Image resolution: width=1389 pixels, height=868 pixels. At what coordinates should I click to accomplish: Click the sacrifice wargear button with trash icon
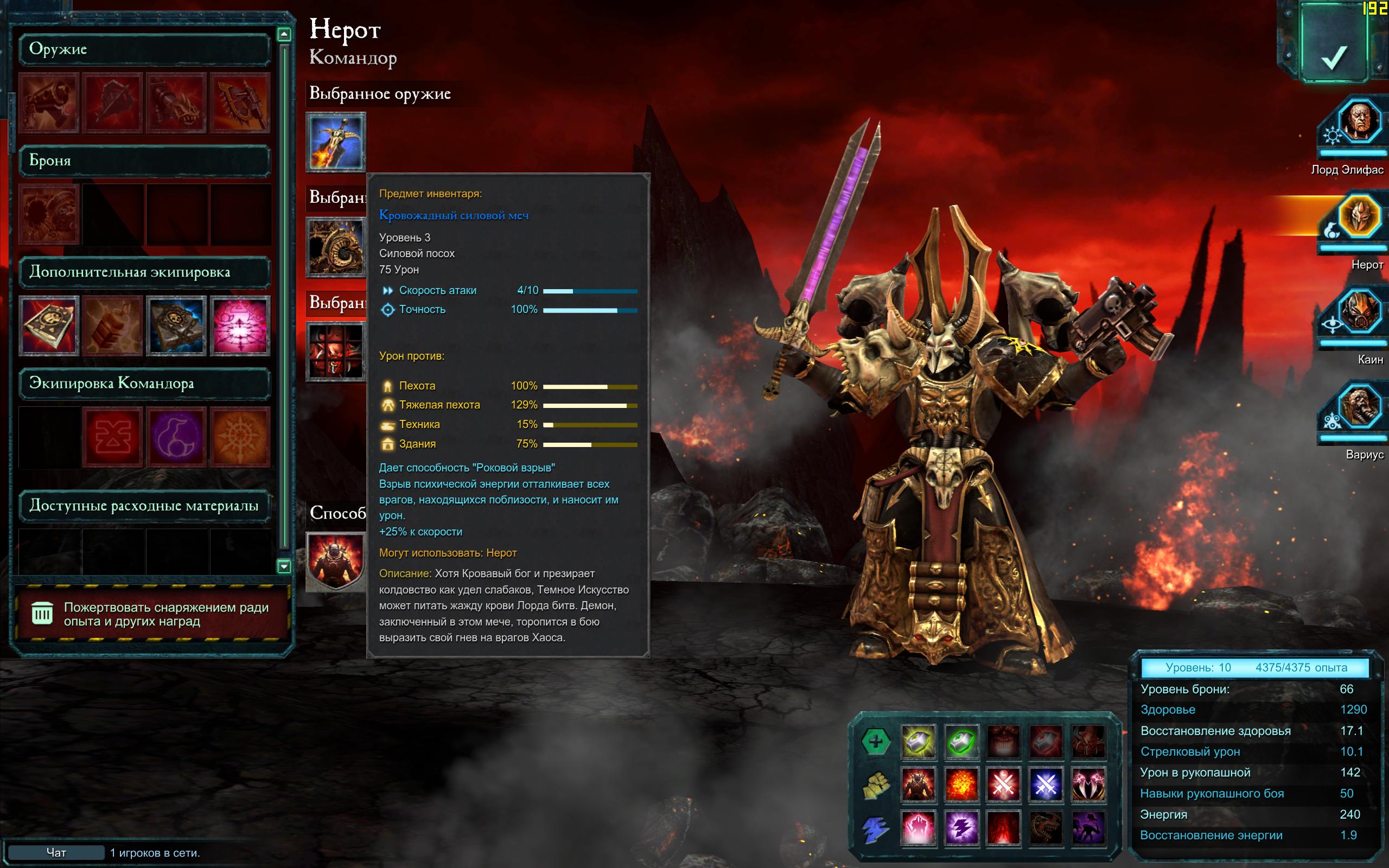(150, 614)
